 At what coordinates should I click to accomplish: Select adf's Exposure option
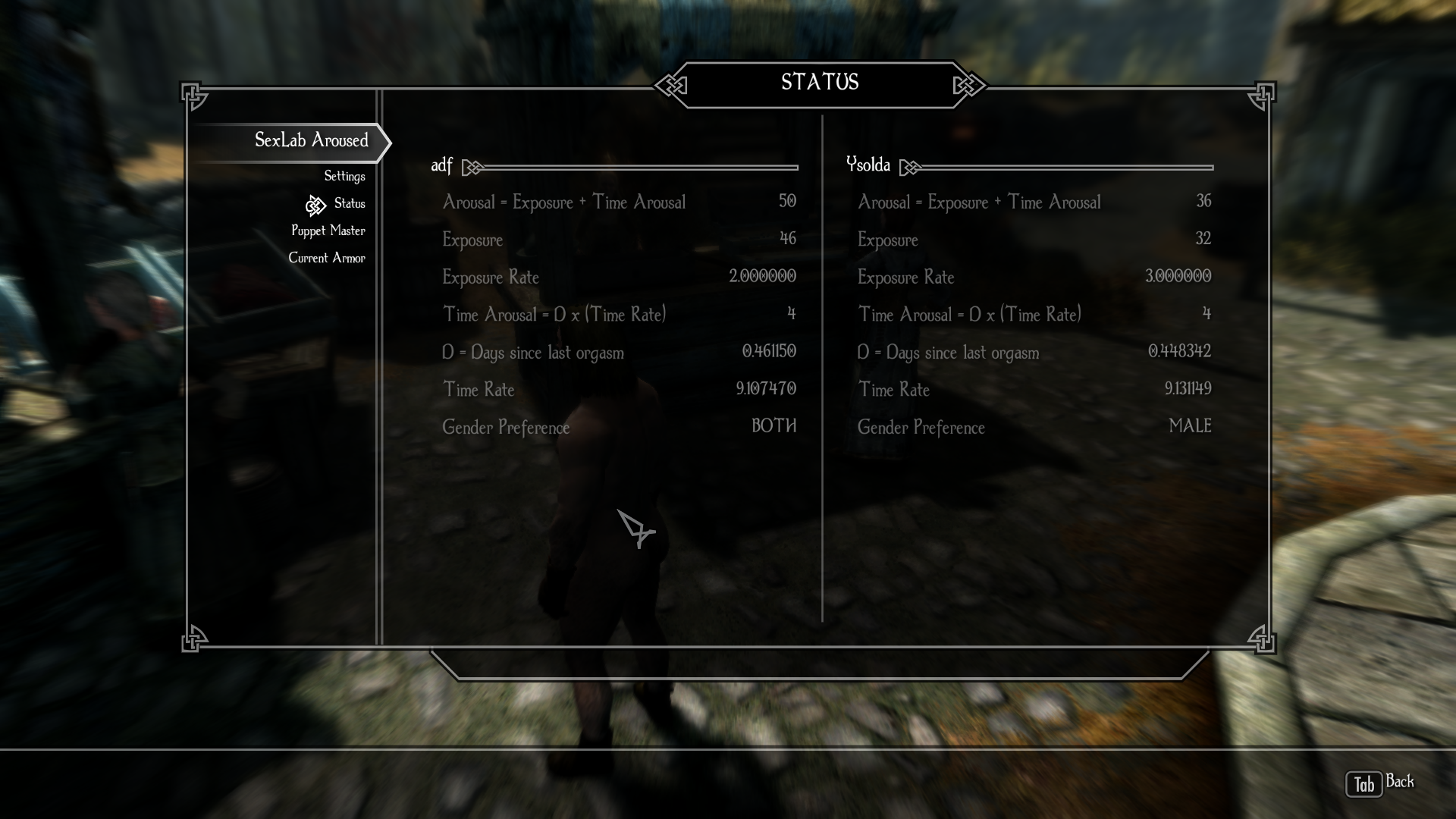[619, 240]
